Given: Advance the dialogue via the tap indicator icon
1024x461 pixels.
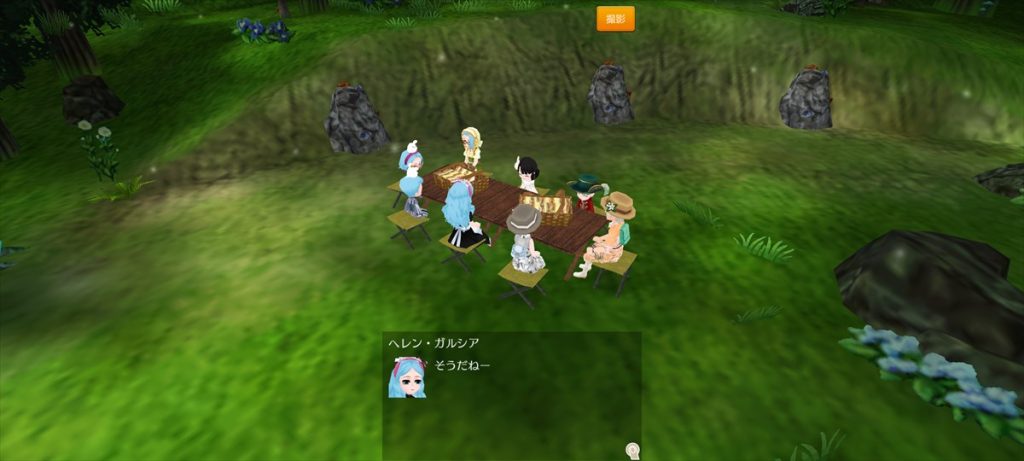Looking at the screenshot, I should pos(632,450).
